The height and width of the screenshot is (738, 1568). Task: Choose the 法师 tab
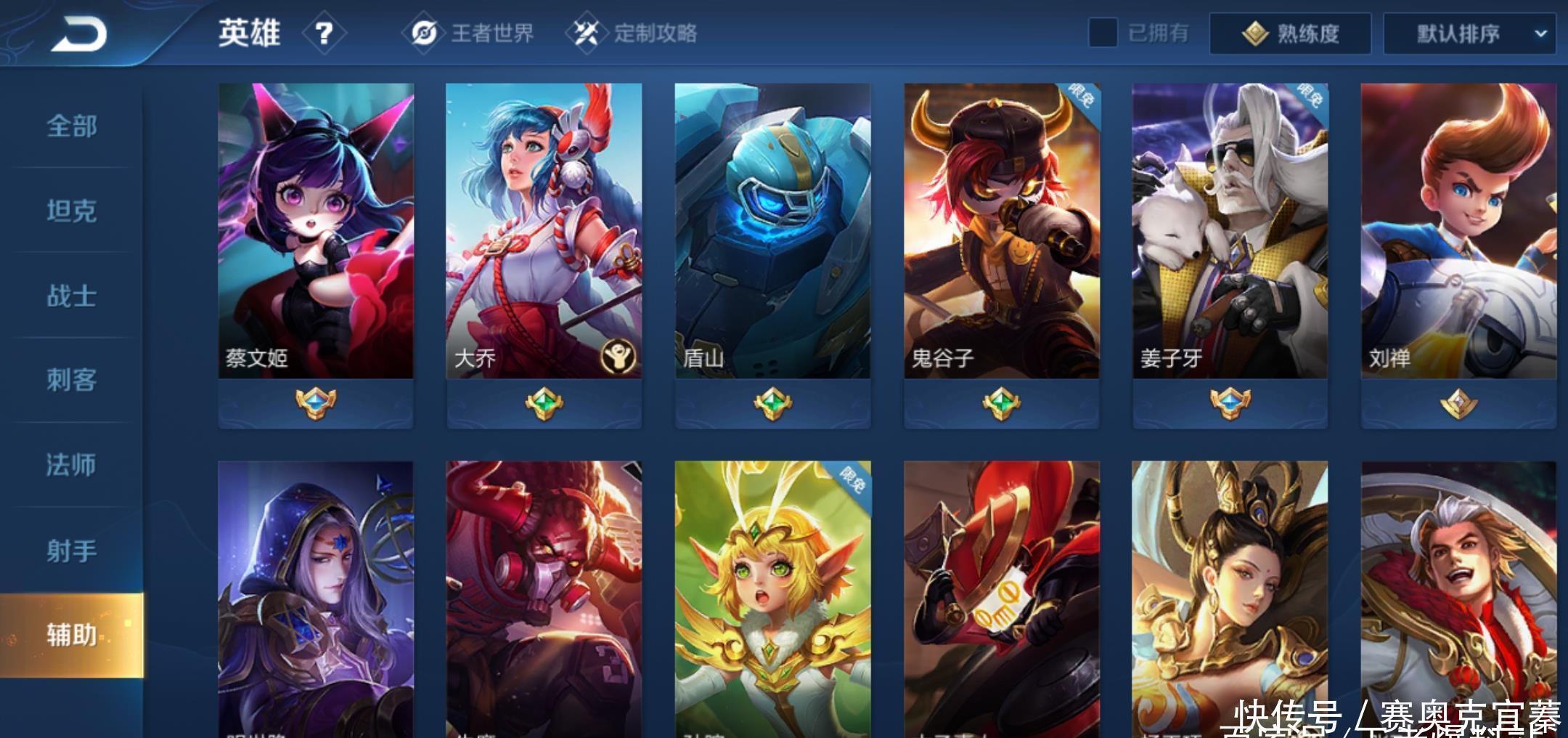click(x=71, y=465)
